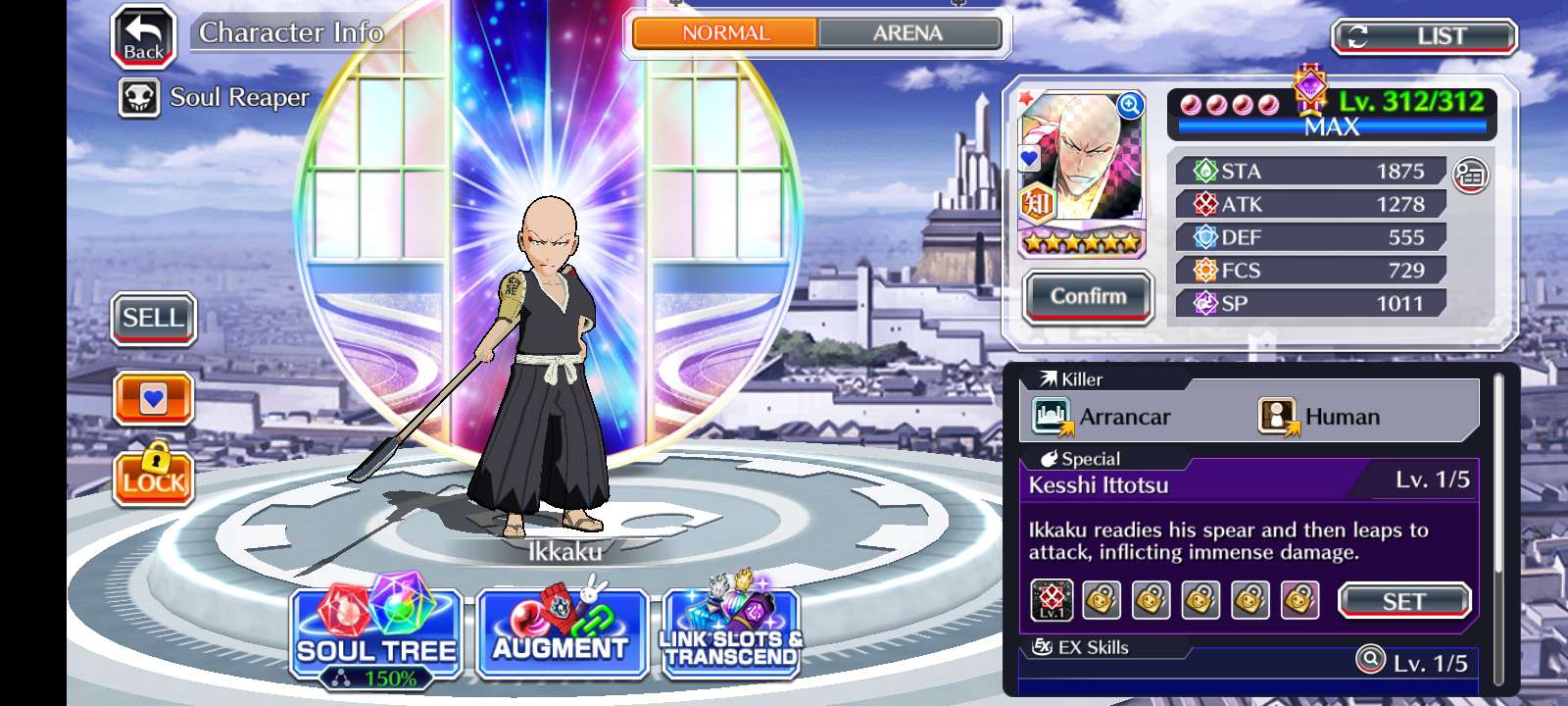Click the SET button for special
The height and width of the screenshot is (706, 1568).
click(1403, 601)
